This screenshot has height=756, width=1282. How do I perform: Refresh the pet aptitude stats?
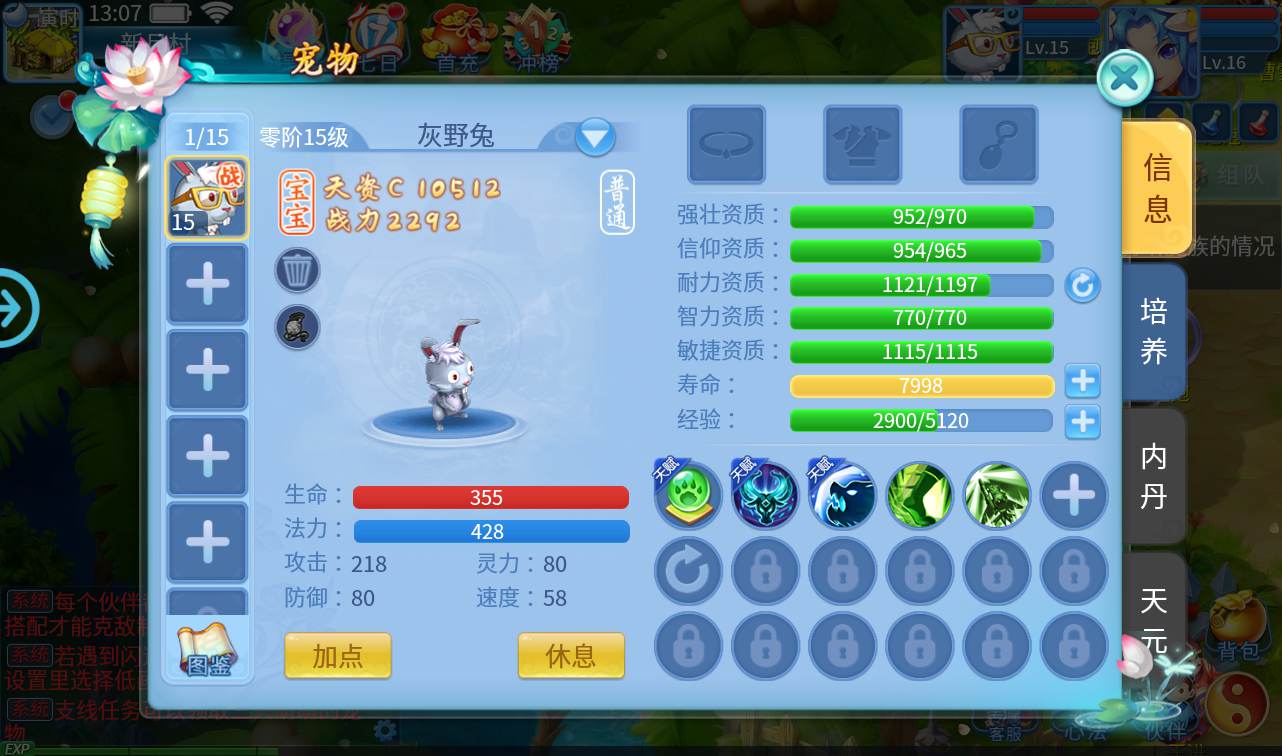[x=1082, y=286]
